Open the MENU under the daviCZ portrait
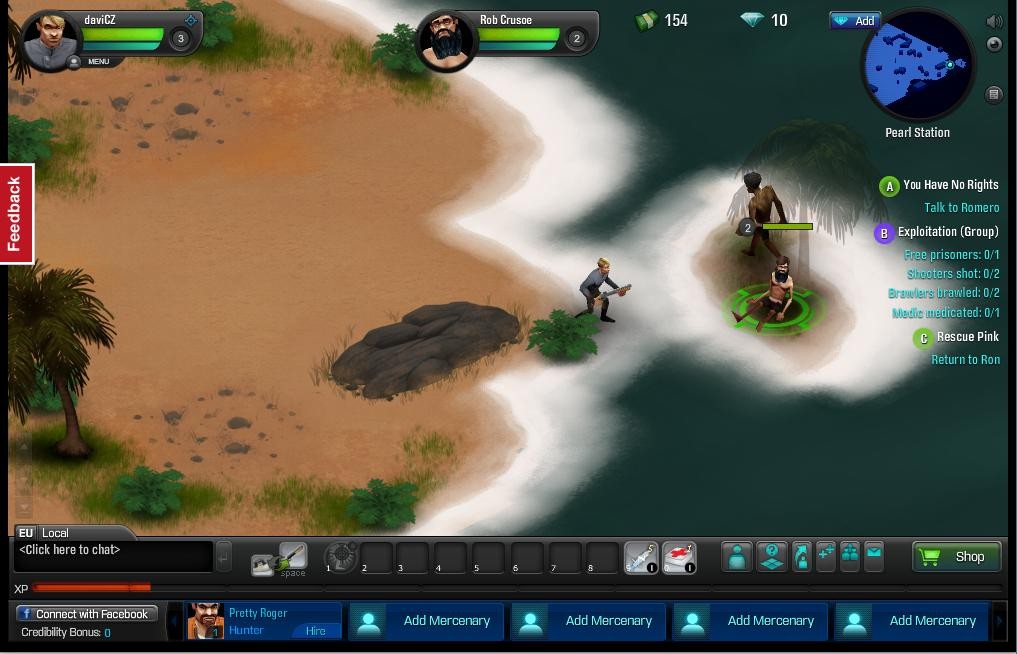The width and height of the screenshot is (1017, 654). coord(98,62)
